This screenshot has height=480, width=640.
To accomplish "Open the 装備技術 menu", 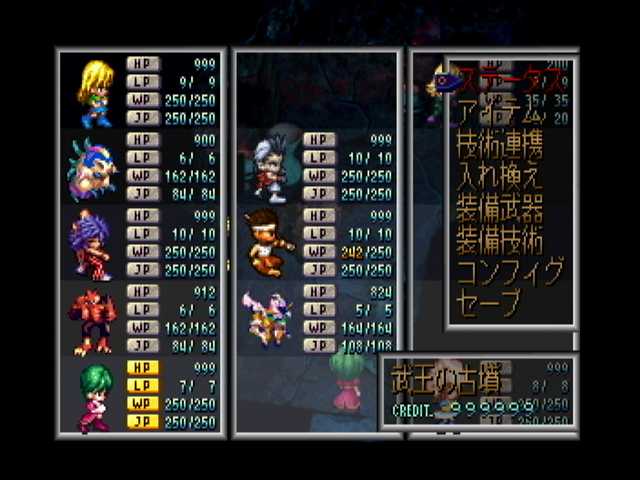I will (499, 241).
